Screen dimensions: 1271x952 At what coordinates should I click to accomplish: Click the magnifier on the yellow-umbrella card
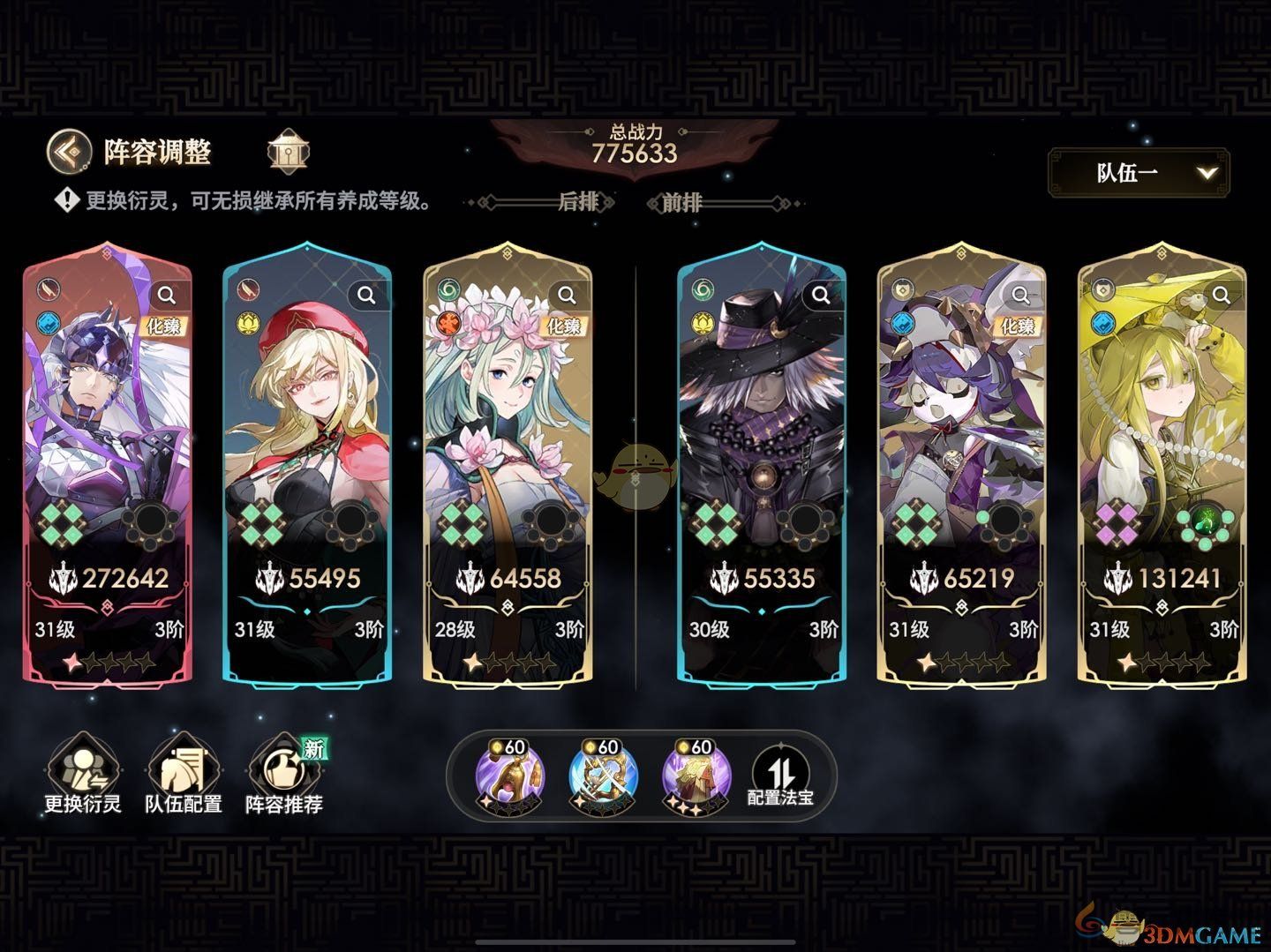pyautogui.click(x=1222, y=295)
